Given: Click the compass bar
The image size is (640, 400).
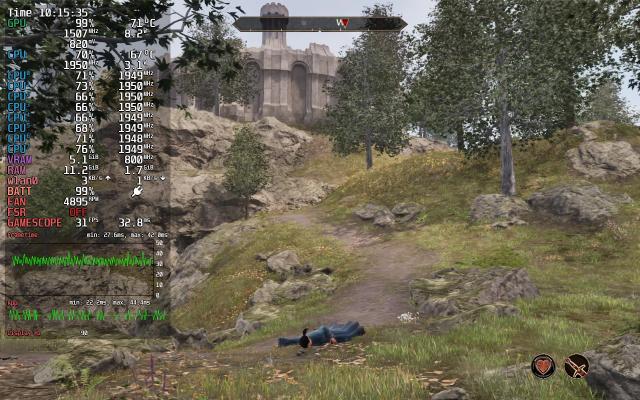Looking at the screenshot, I should (x=320, y=23).
